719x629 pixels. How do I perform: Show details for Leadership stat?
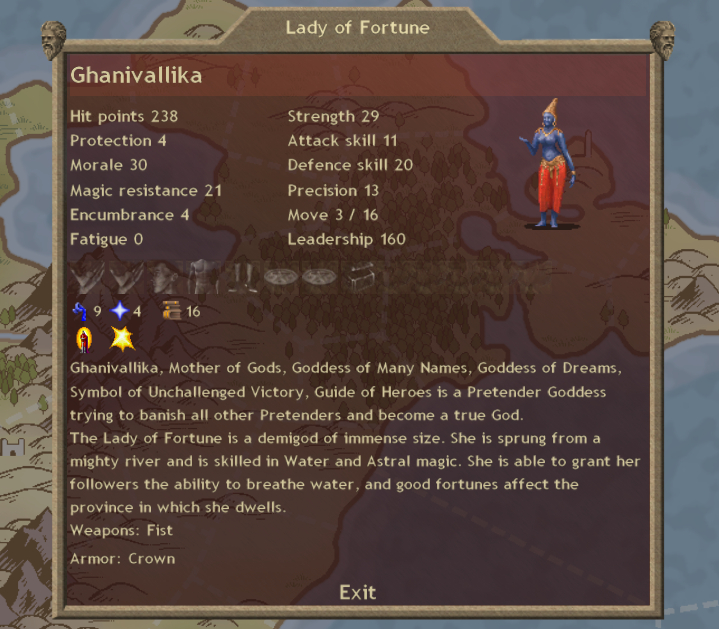[346, 239]
